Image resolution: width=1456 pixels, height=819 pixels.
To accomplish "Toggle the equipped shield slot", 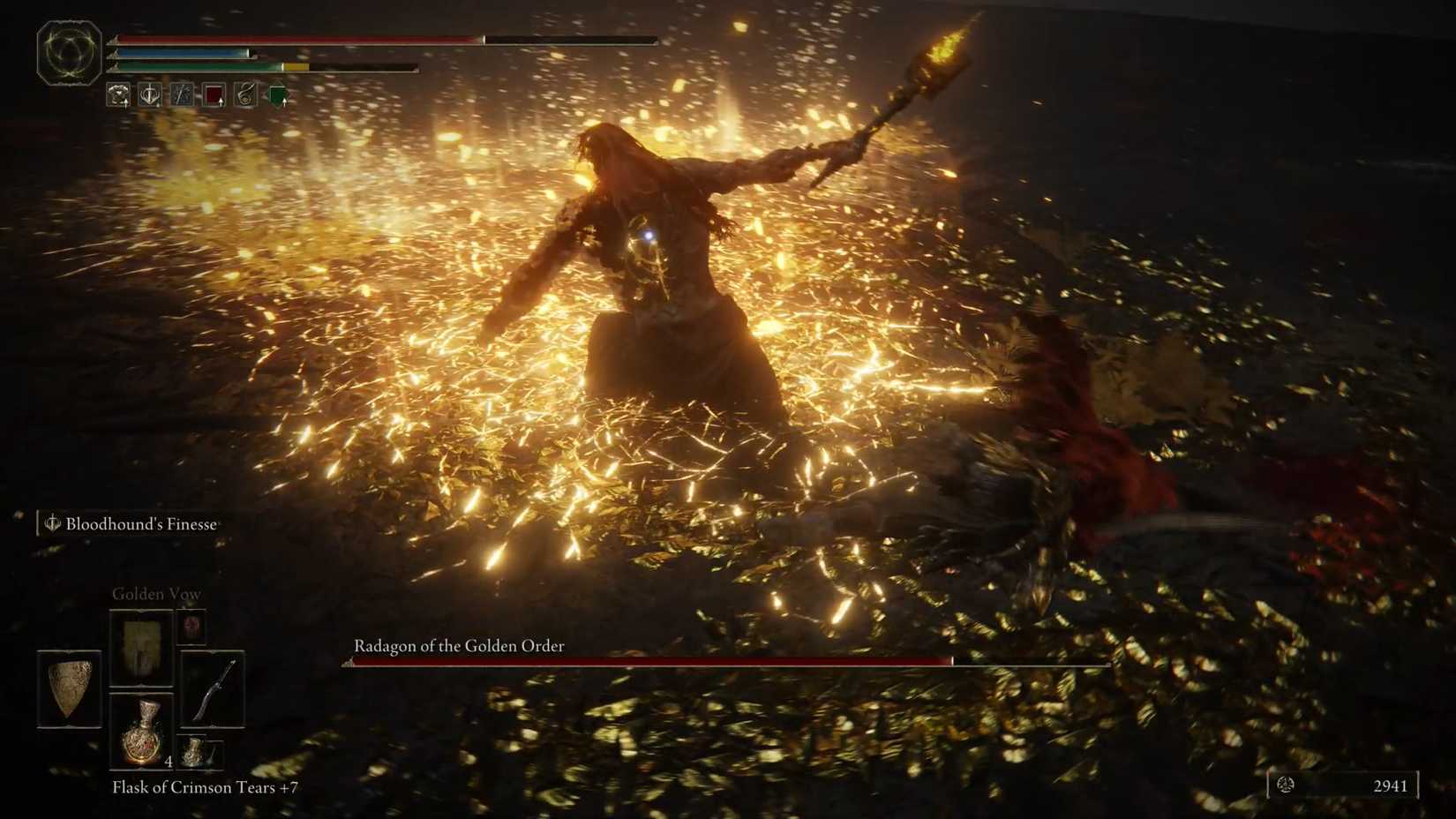I will [71, 688].
